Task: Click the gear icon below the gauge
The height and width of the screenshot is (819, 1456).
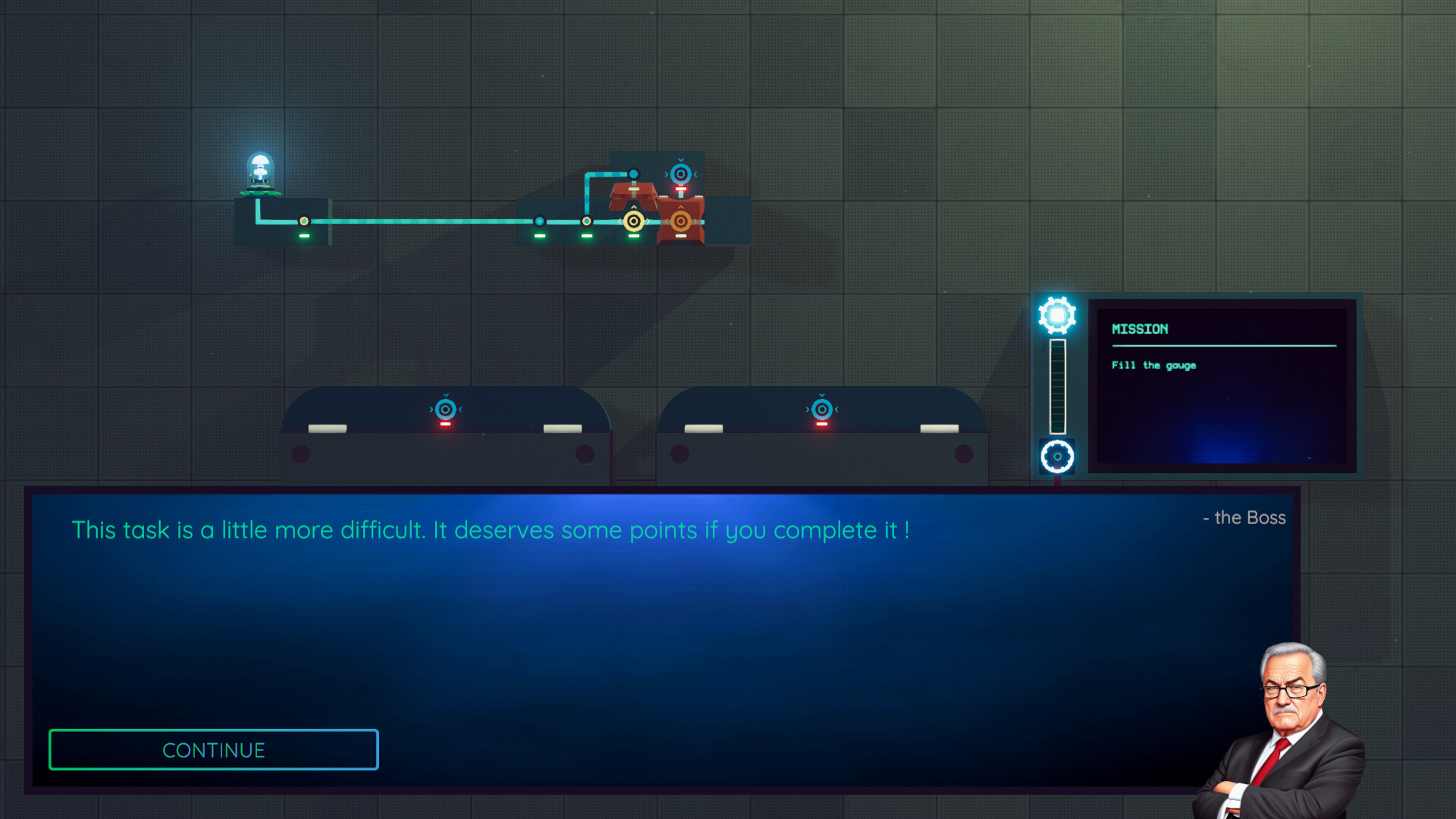Action: pos(1056,455)
